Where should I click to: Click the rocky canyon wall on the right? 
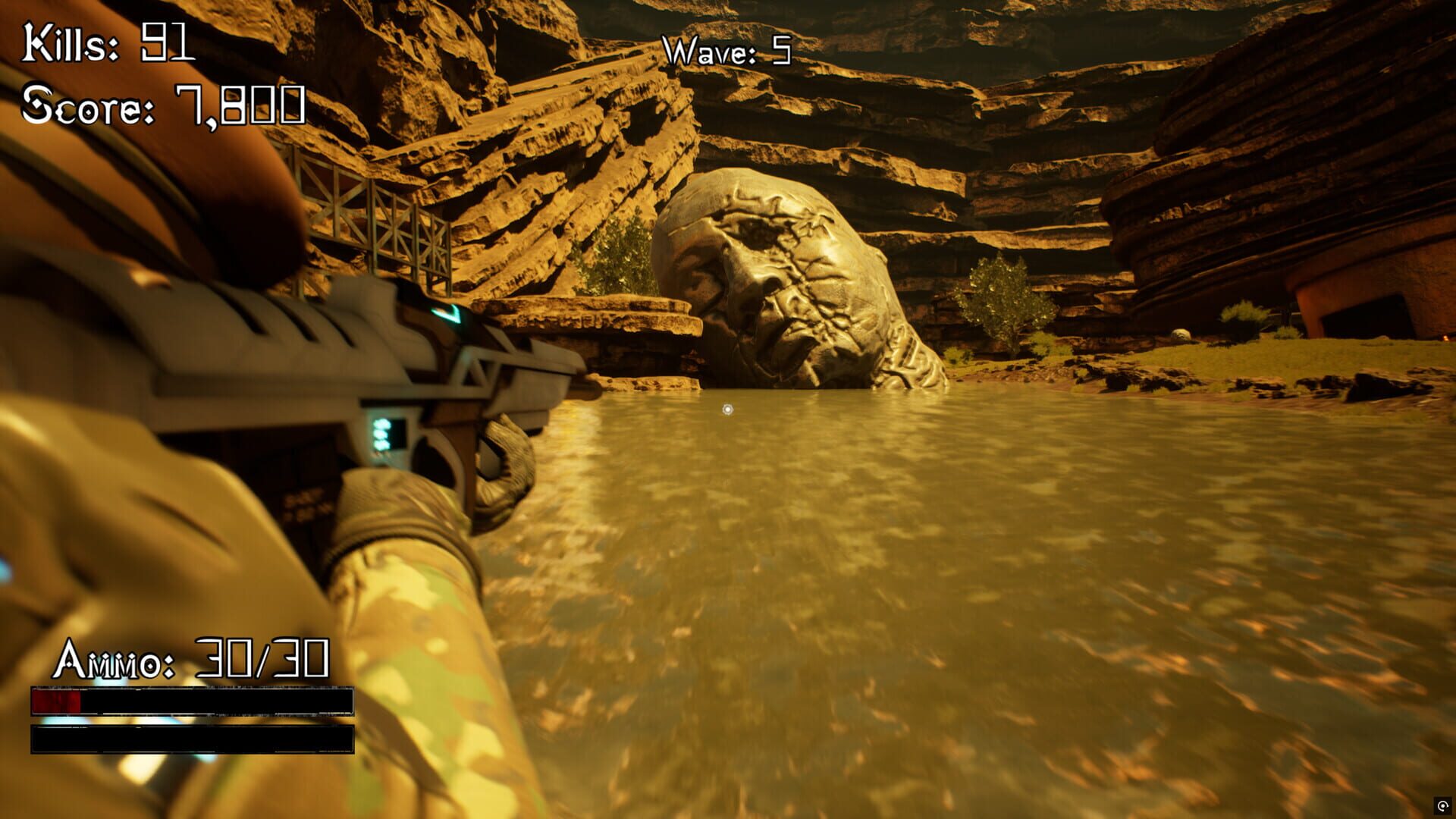click(1289, 190)
